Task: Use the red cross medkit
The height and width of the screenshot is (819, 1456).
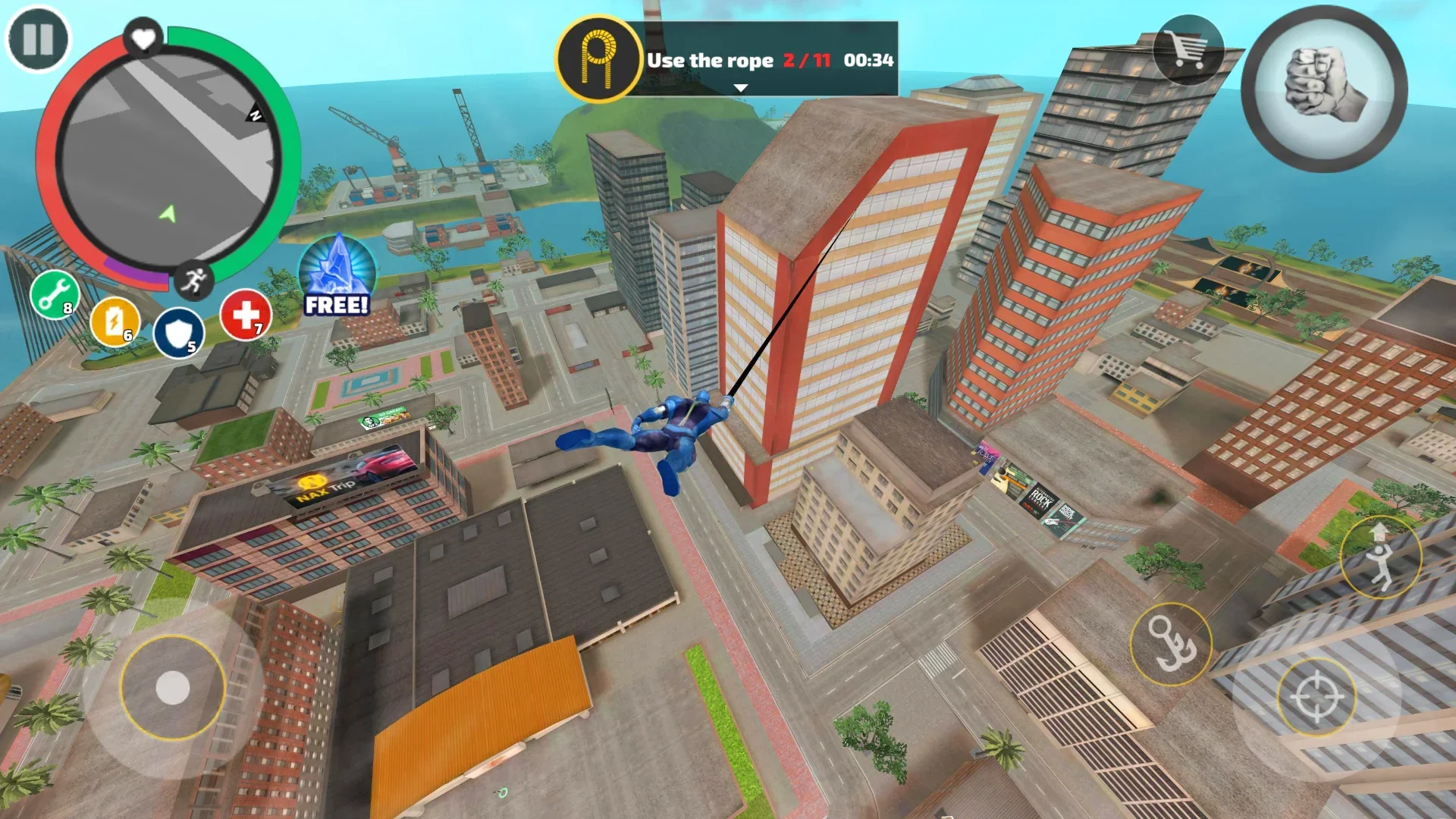Action: coord(246,315)
